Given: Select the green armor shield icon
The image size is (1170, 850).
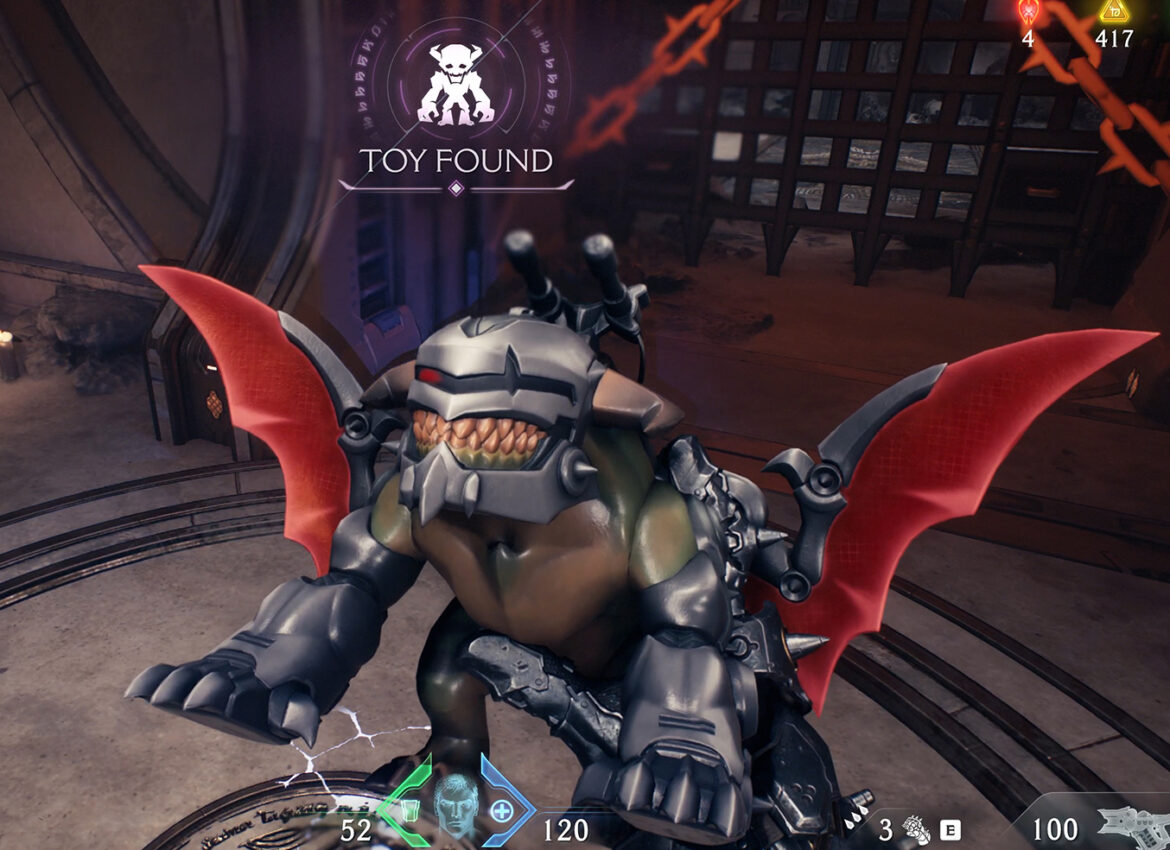Looking at the screenshot, I should click(x=408, y=807).
